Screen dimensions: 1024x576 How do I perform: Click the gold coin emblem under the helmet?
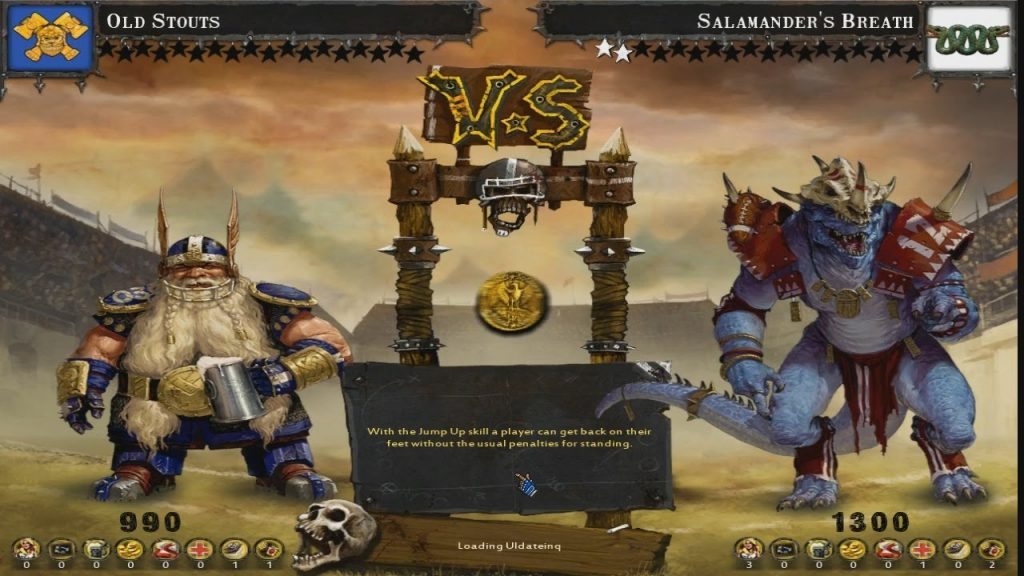coord(512,300)
